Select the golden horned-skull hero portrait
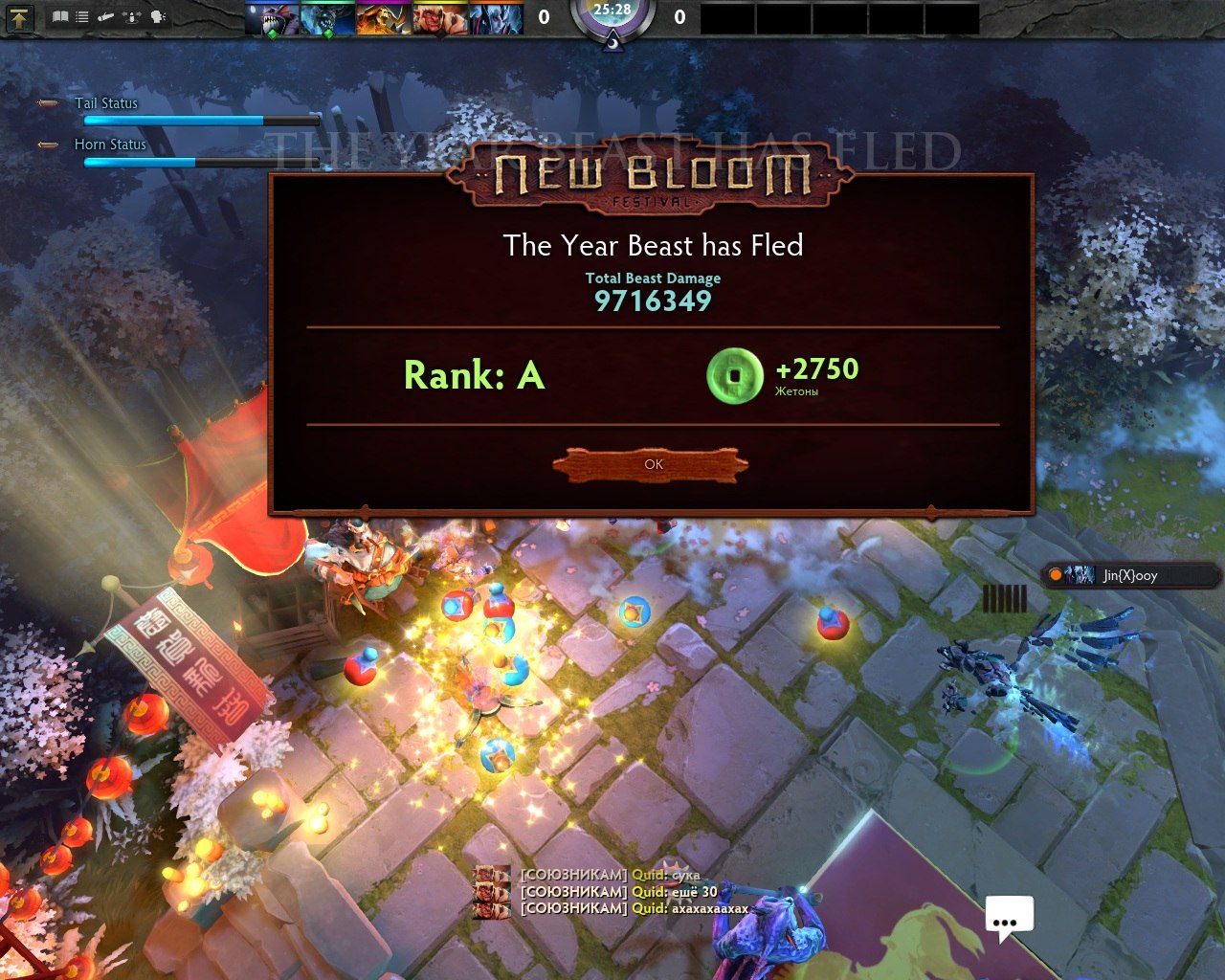1225x980 pixels. (383, 19)
